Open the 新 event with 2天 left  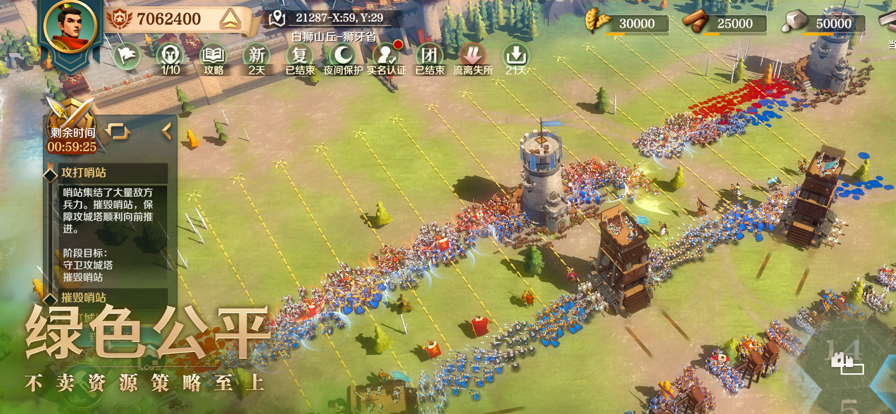[x=257, y=56]
